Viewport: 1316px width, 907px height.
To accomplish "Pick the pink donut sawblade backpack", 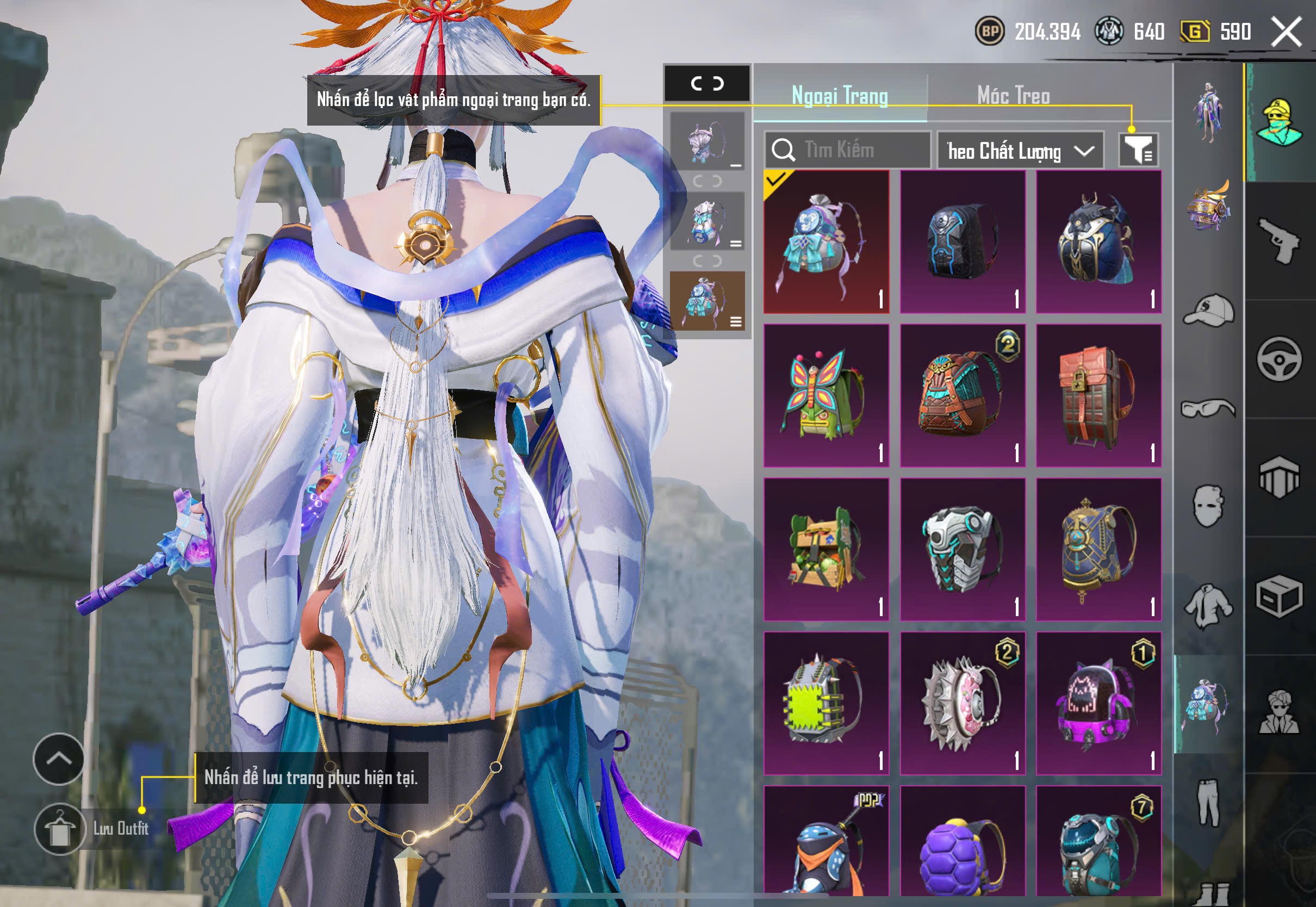I will click(962, 703).
